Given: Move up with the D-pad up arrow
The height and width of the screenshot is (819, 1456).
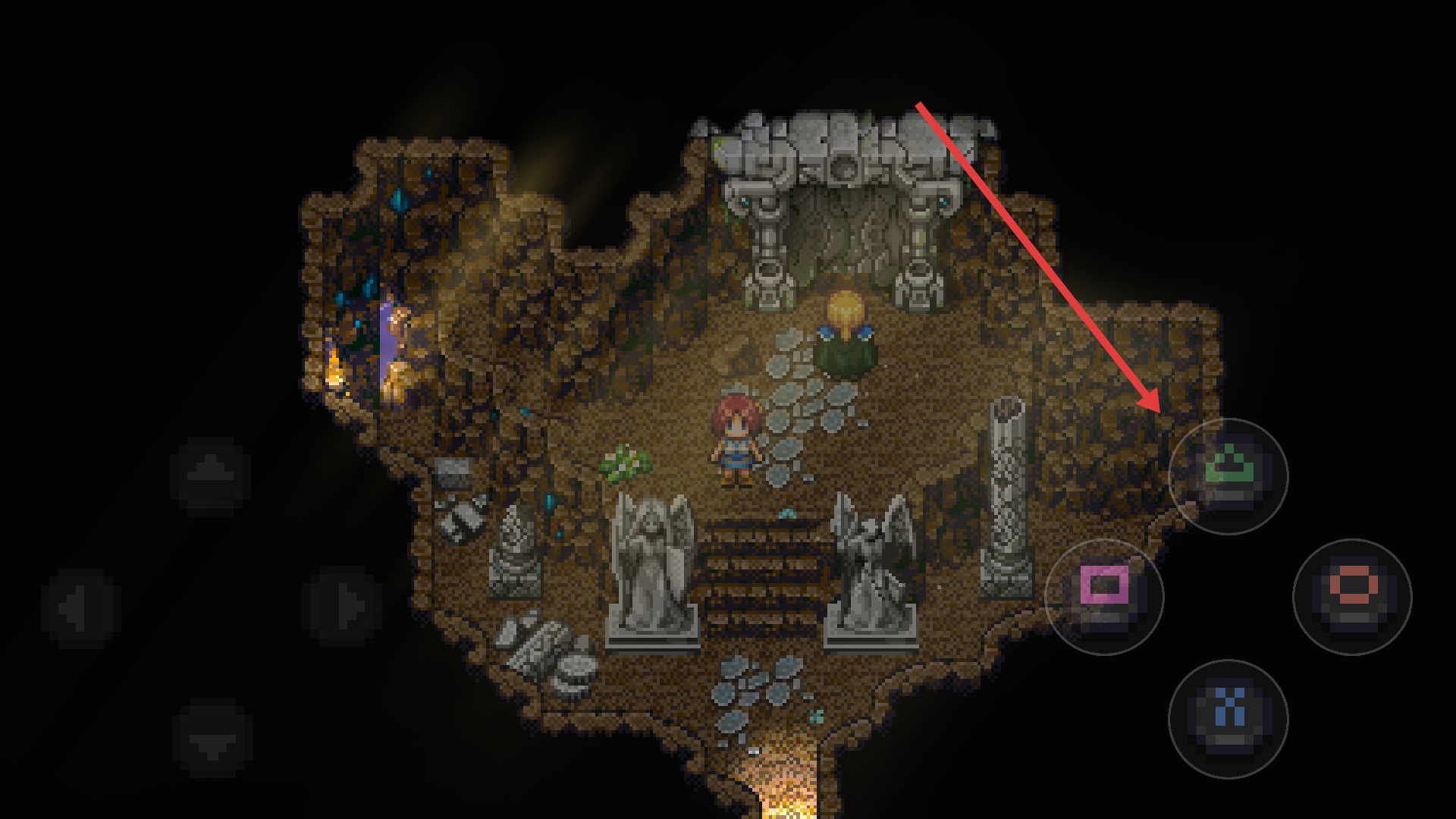Looking at the screenshot, I should (x=211, y=476).
